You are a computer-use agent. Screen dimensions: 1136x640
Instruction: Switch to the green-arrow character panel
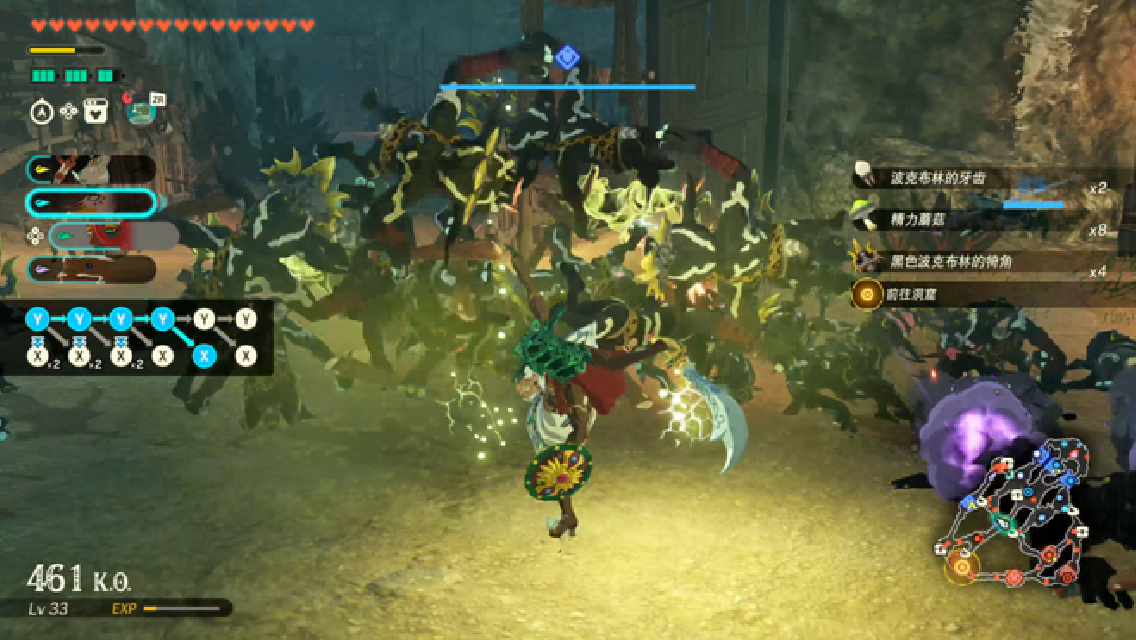pos(112,236)
